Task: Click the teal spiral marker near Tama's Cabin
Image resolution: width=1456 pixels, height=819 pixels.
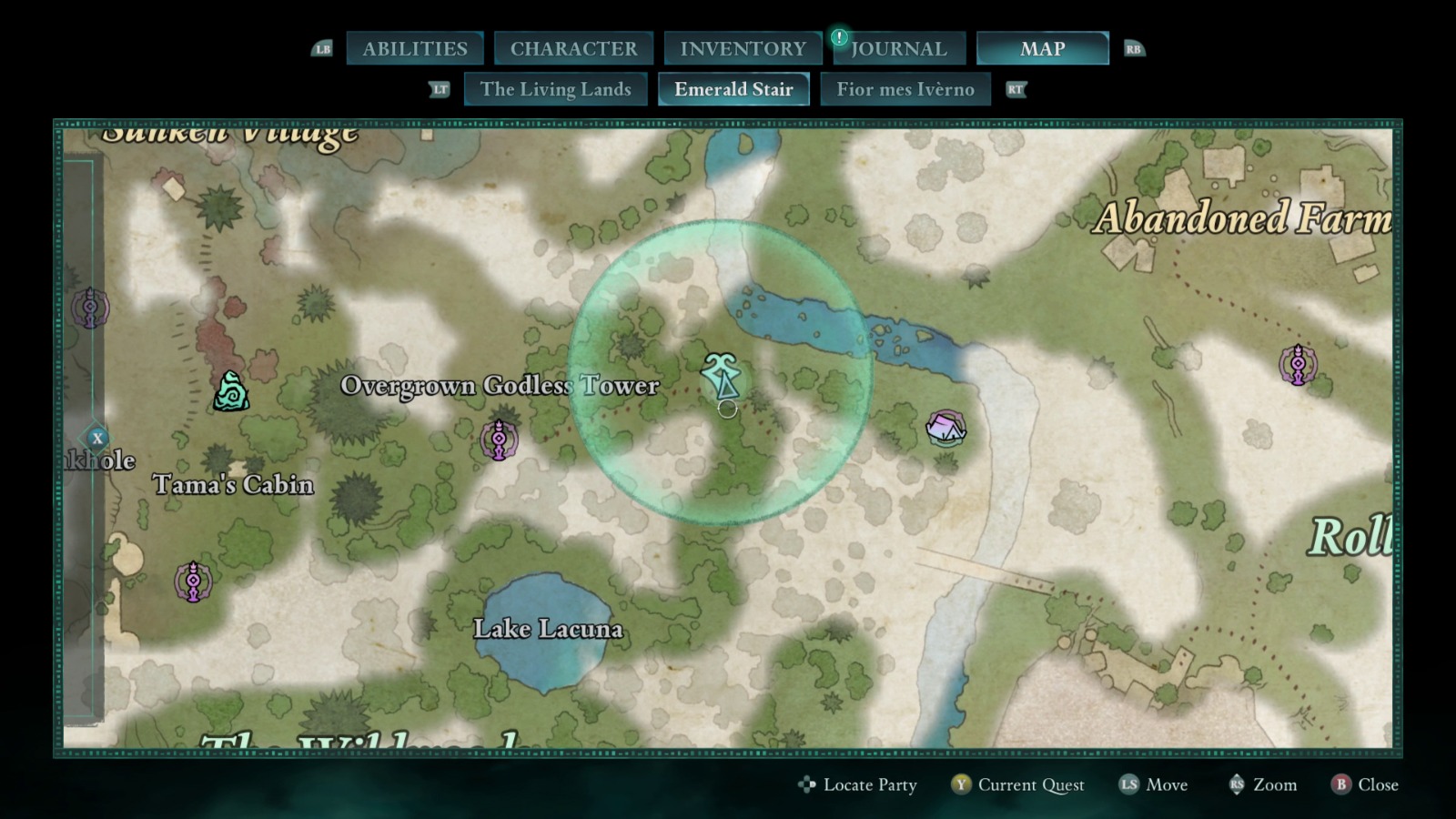Action: pyautogui.click(x=231, y=392)
